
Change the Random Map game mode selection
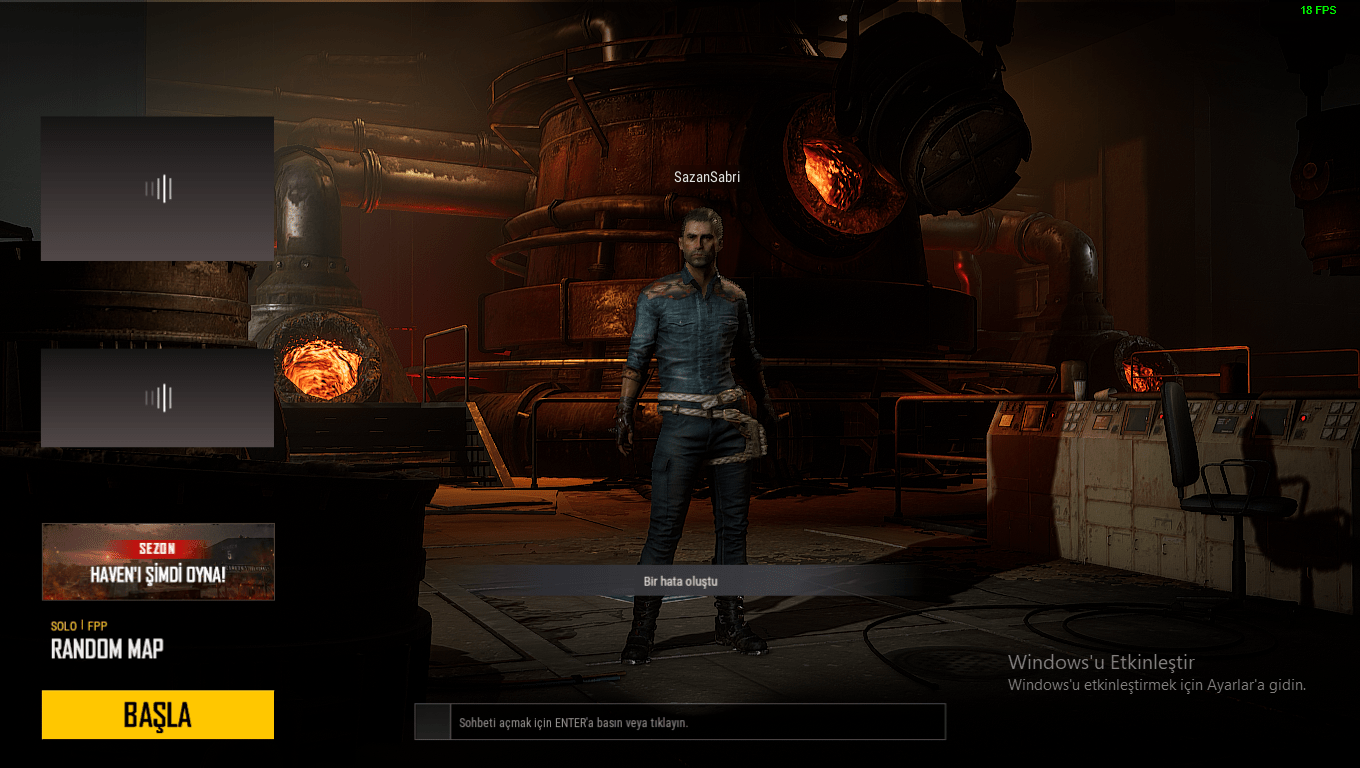(x=107, y=649)
